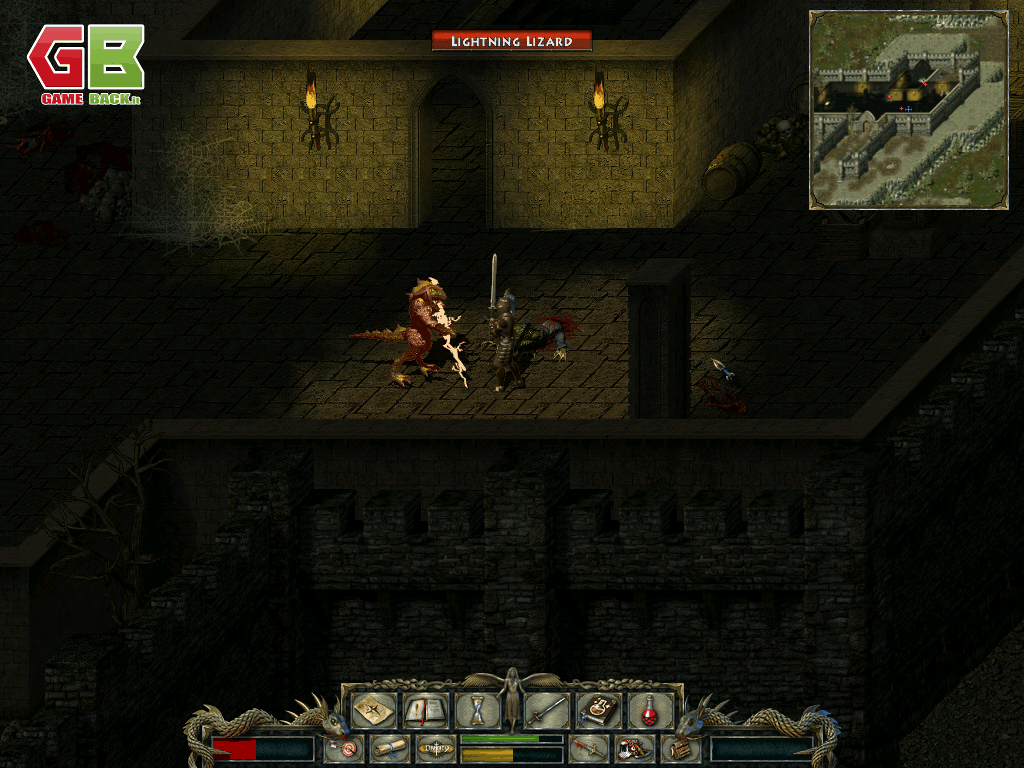The image size is (1024, 768).
Task: Open the Divinity menu button
Action: pos(435,748)
